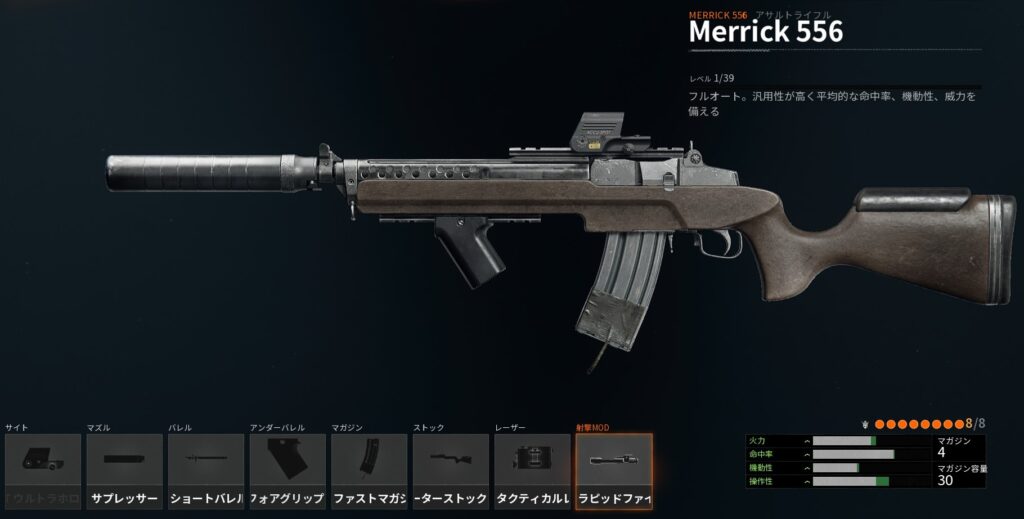The width and height of the screenshot is (1024, 519).
Task: Open the fast magazine (ファストマガジン) slot
Action: (369, 471)
